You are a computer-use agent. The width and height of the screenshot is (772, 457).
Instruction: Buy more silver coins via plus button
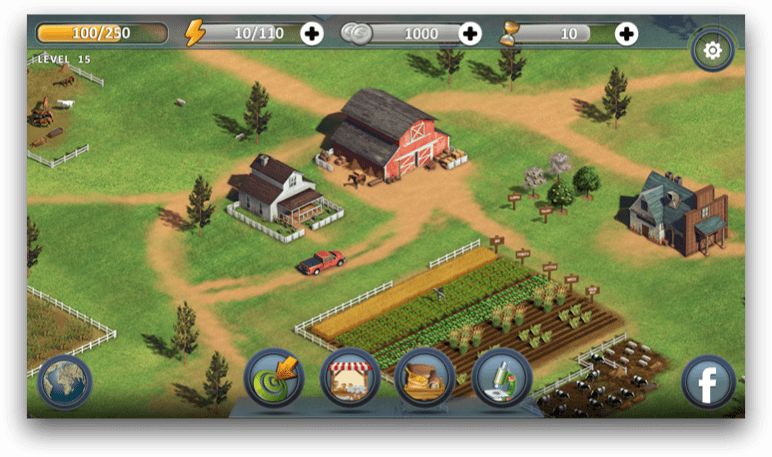469,34
